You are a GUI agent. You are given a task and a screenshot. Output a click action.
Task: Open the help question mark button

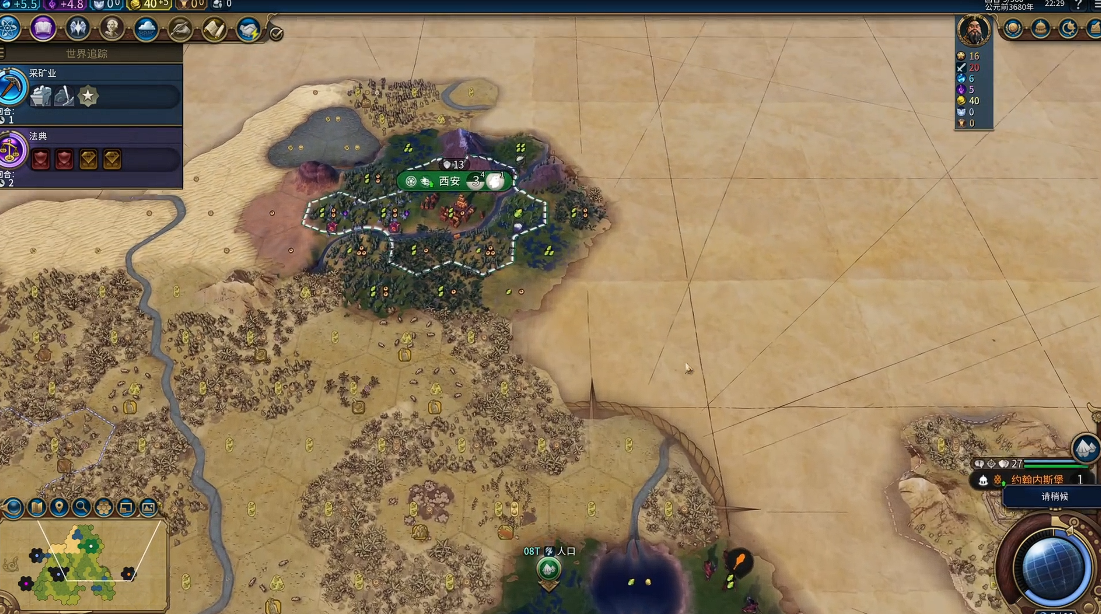[1078, 5]
